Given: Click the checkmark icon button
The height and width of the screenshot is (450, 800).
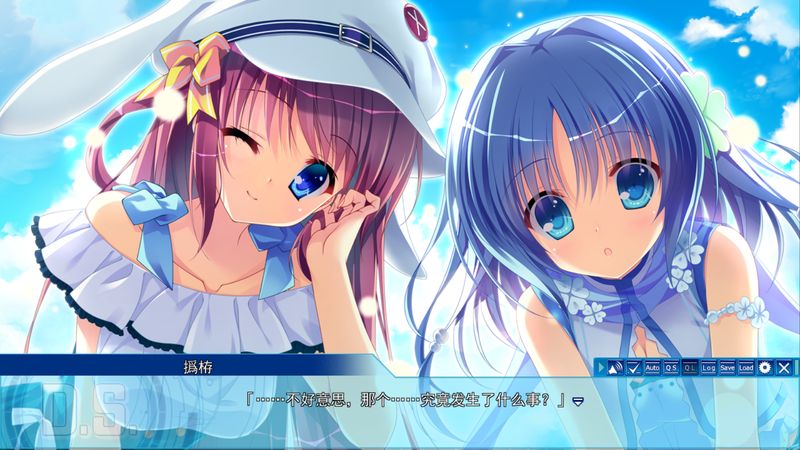Looking at the screenshot, I should tap(633, 367).
